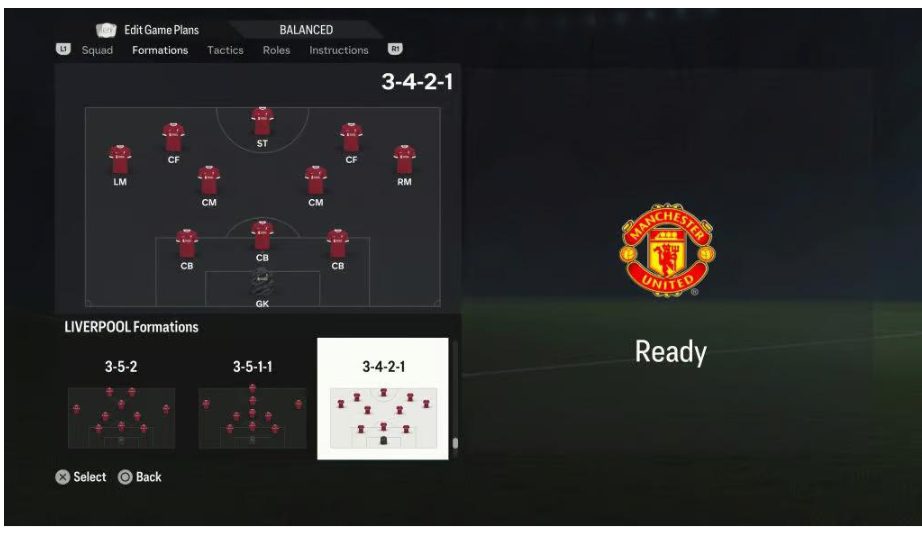922x533 pixels.
Task: Open the Formations tab
Action: click(160, 50)
